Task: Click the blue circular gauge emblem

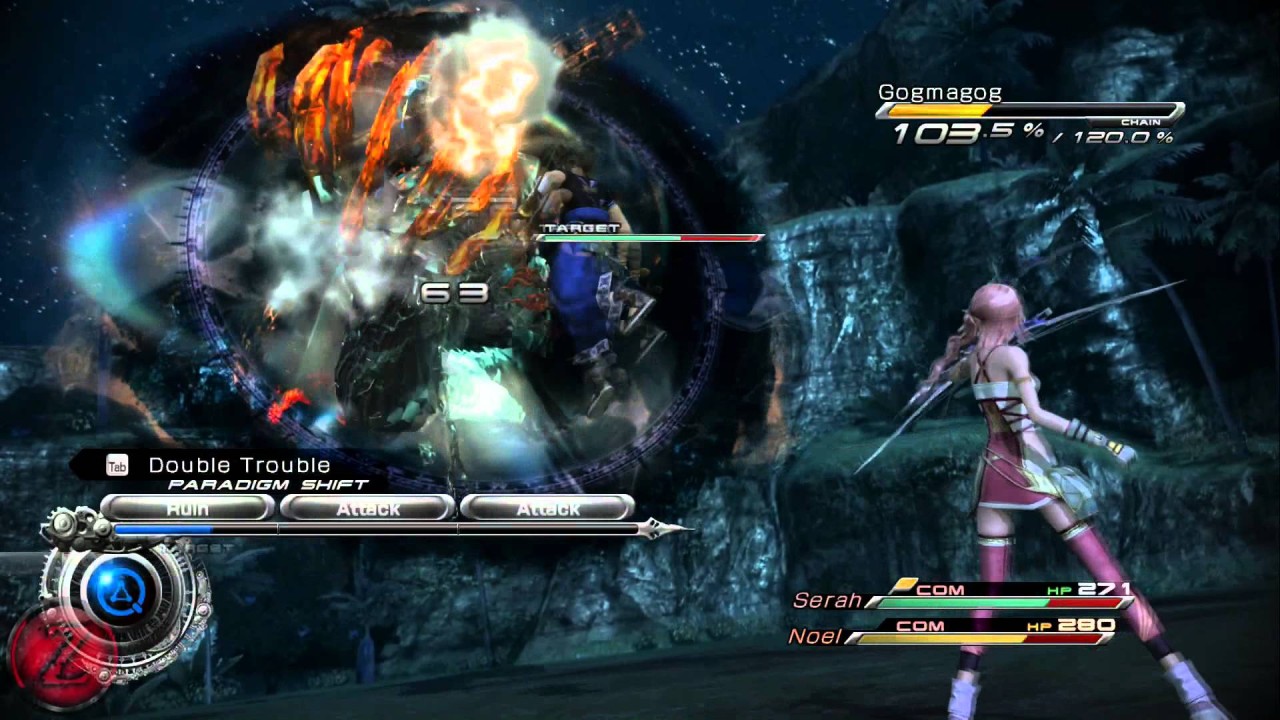Action: point(122,589)
